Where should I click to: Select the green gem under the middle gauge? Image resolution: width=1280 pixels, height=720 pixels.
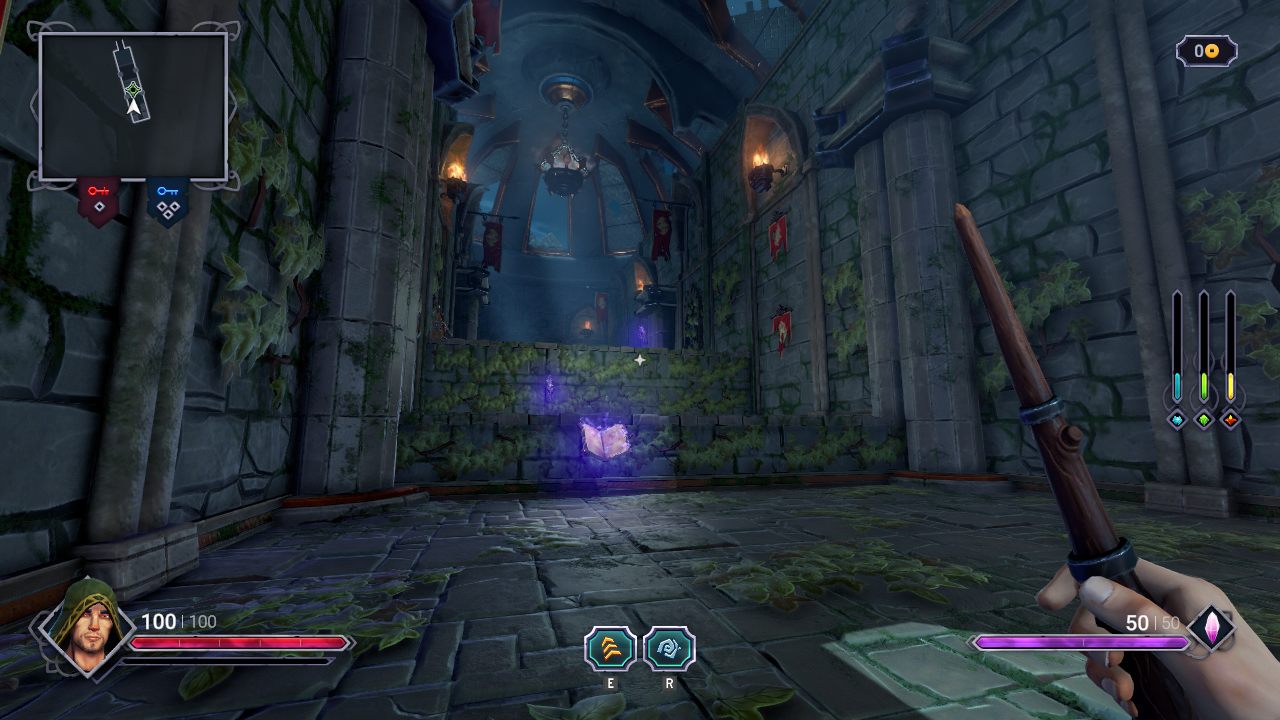pos(1203,421)
